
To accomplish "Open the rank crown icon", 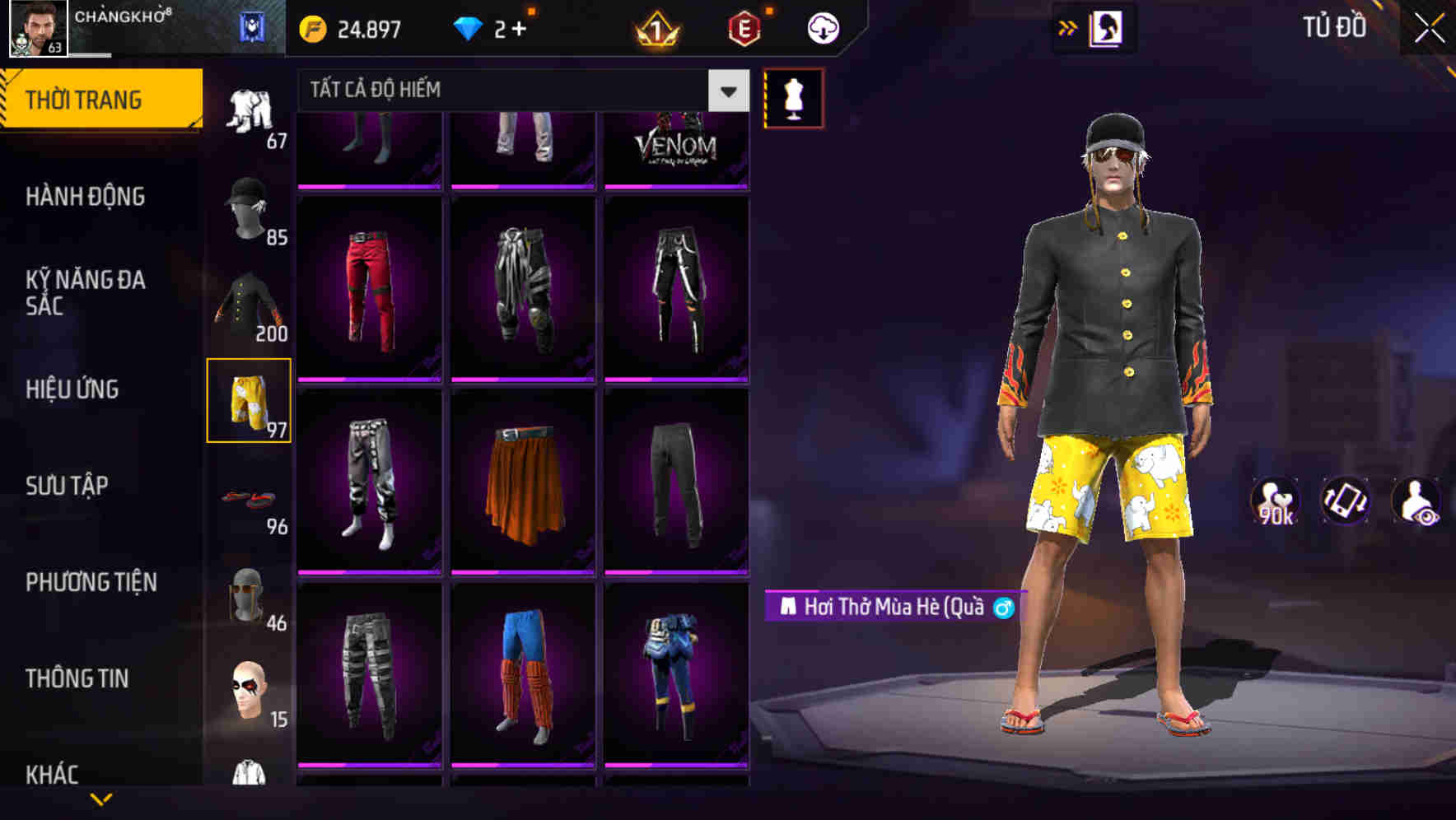I will point(653,27).
